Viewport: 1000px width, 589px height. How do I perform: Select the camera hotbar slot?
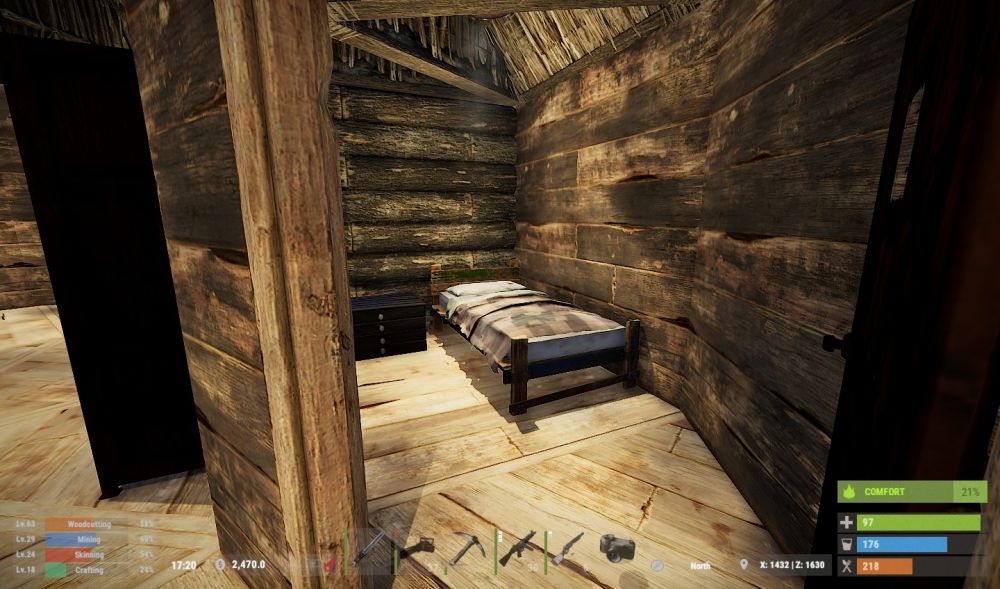pos(616,547)
